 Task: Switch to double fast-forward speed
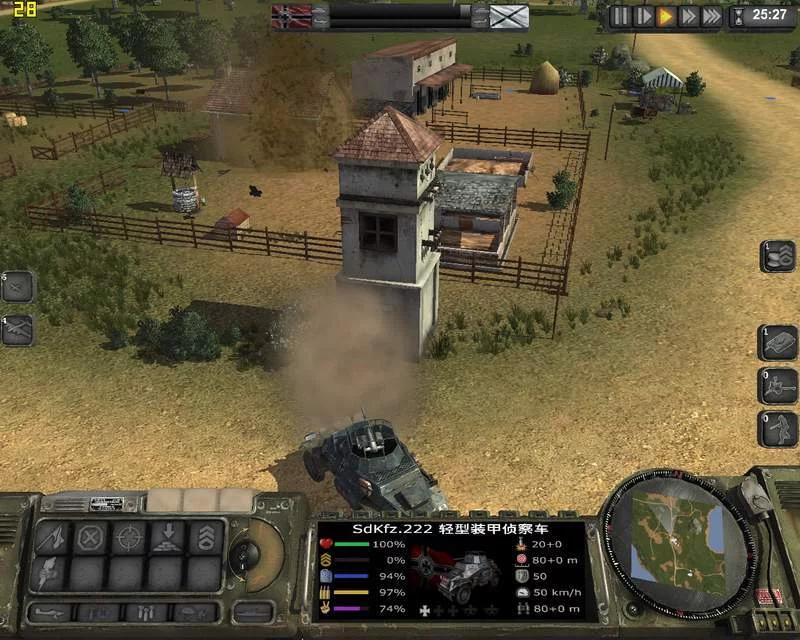tap(689, 16)
